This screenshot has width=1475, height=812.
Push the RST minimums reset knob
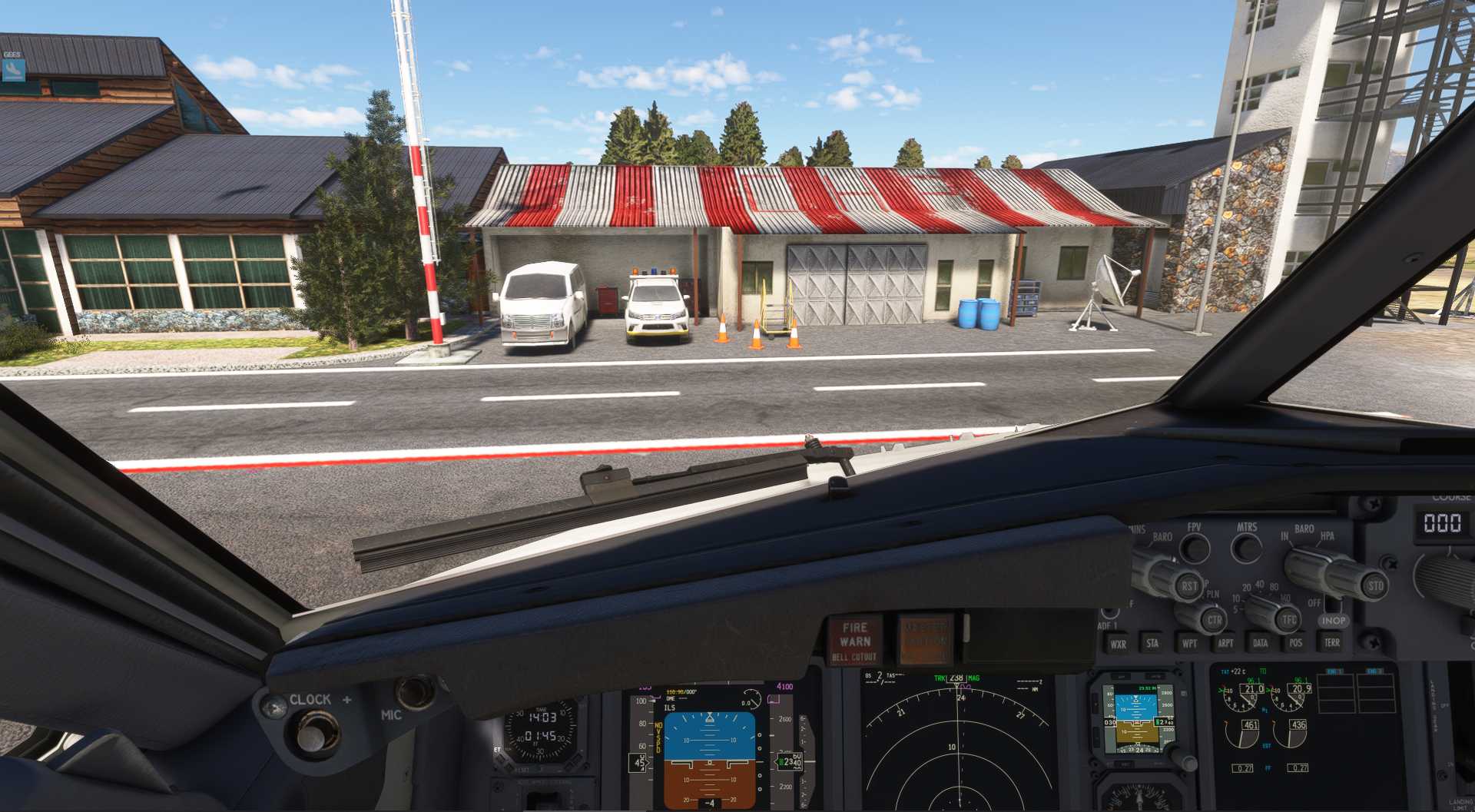[1188, 587]
